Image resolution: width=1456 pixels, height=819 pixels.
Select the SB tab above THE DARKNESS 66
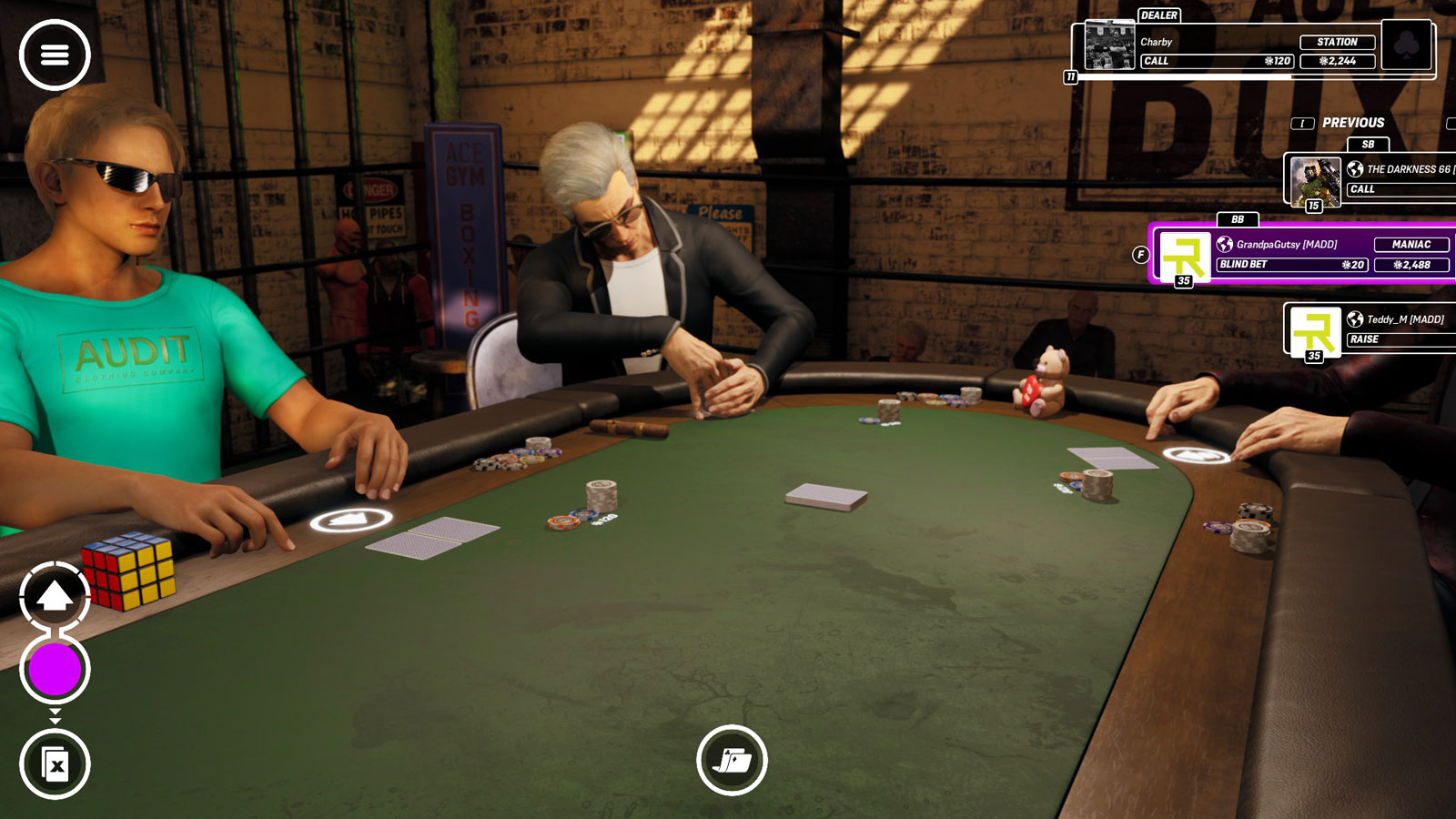1367,145
